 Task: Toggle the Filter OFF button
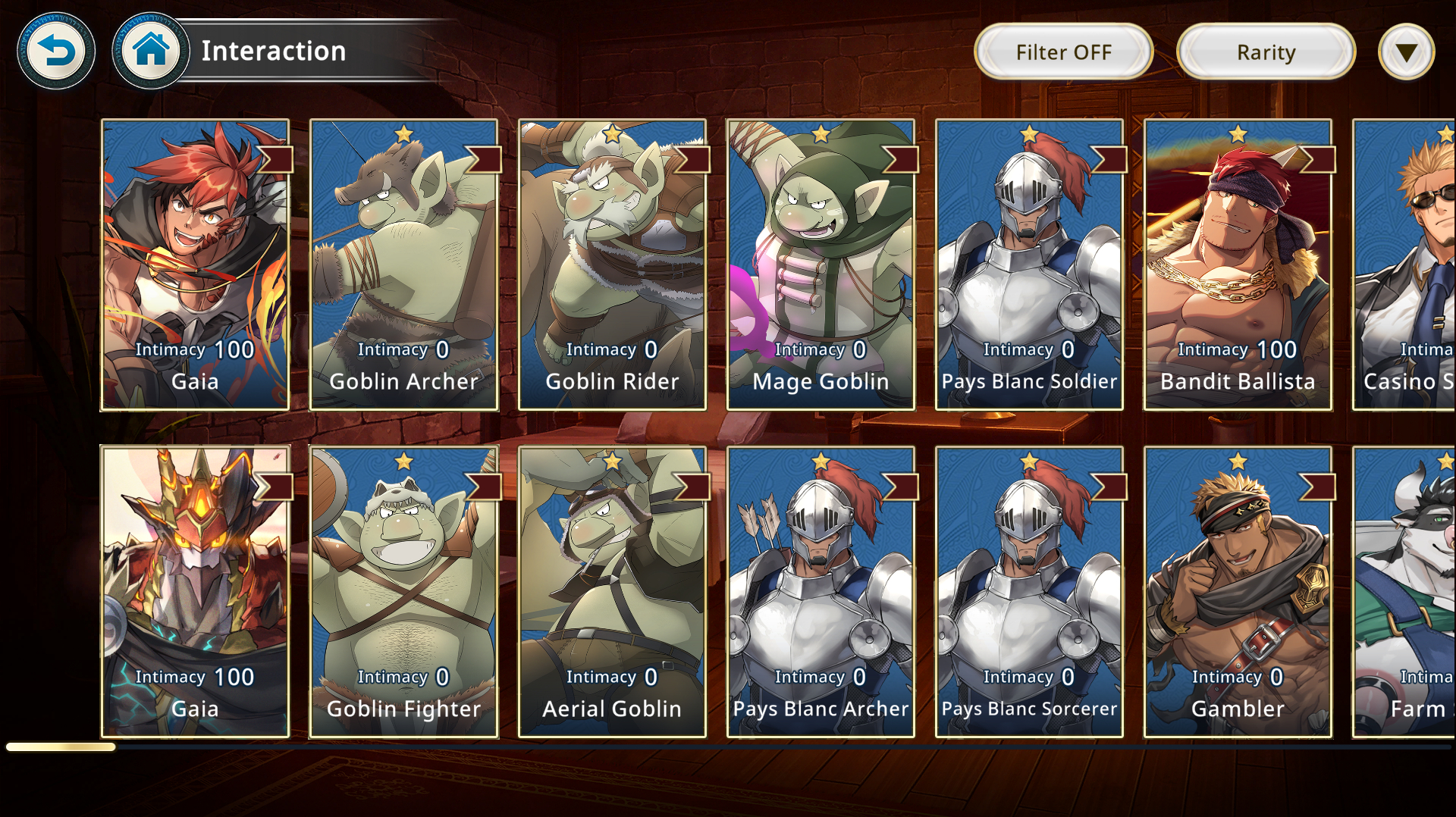click(x=1063, y=52)
